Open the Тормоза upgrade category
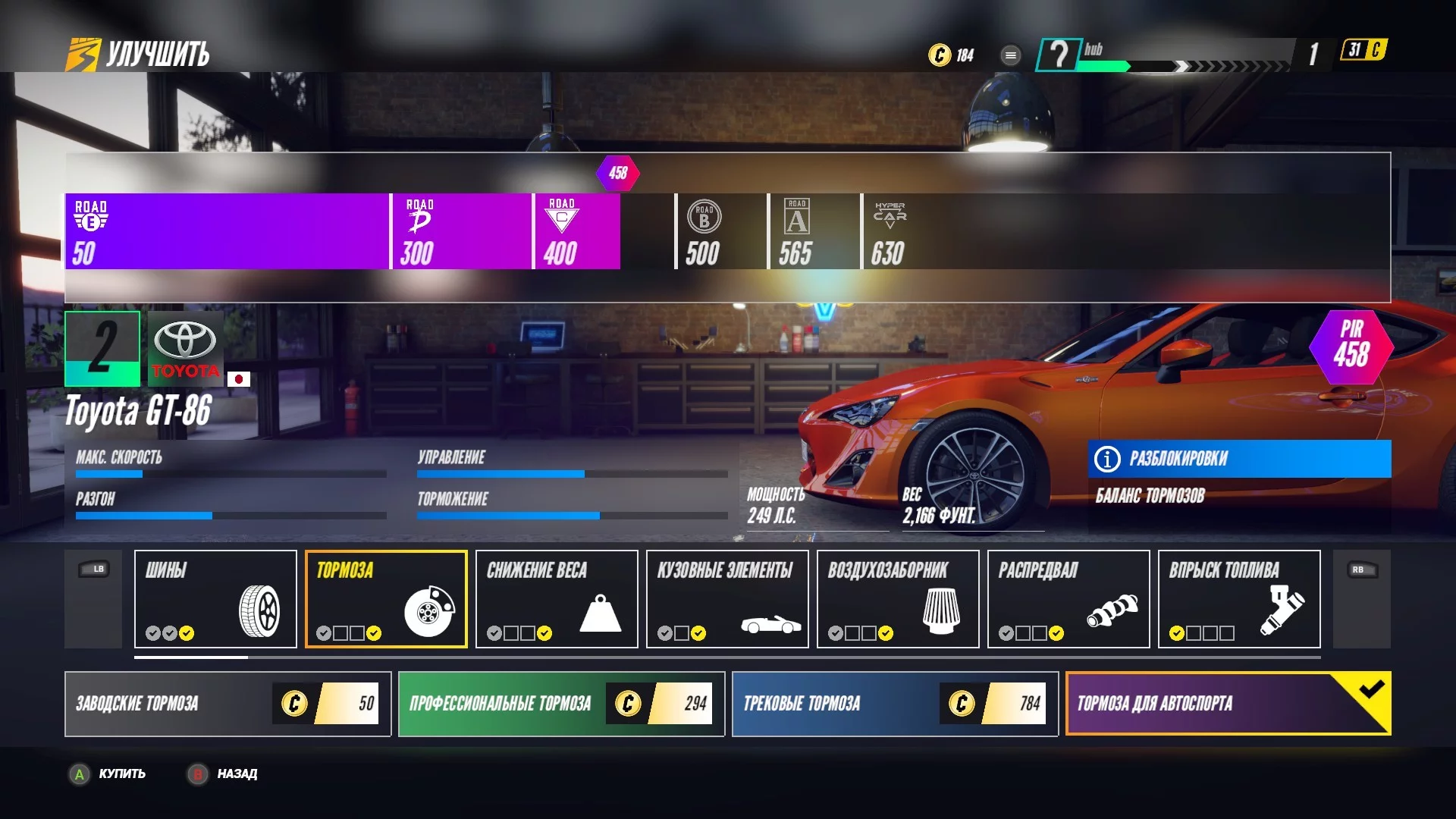1456x819 pixels. pos(386,599)
